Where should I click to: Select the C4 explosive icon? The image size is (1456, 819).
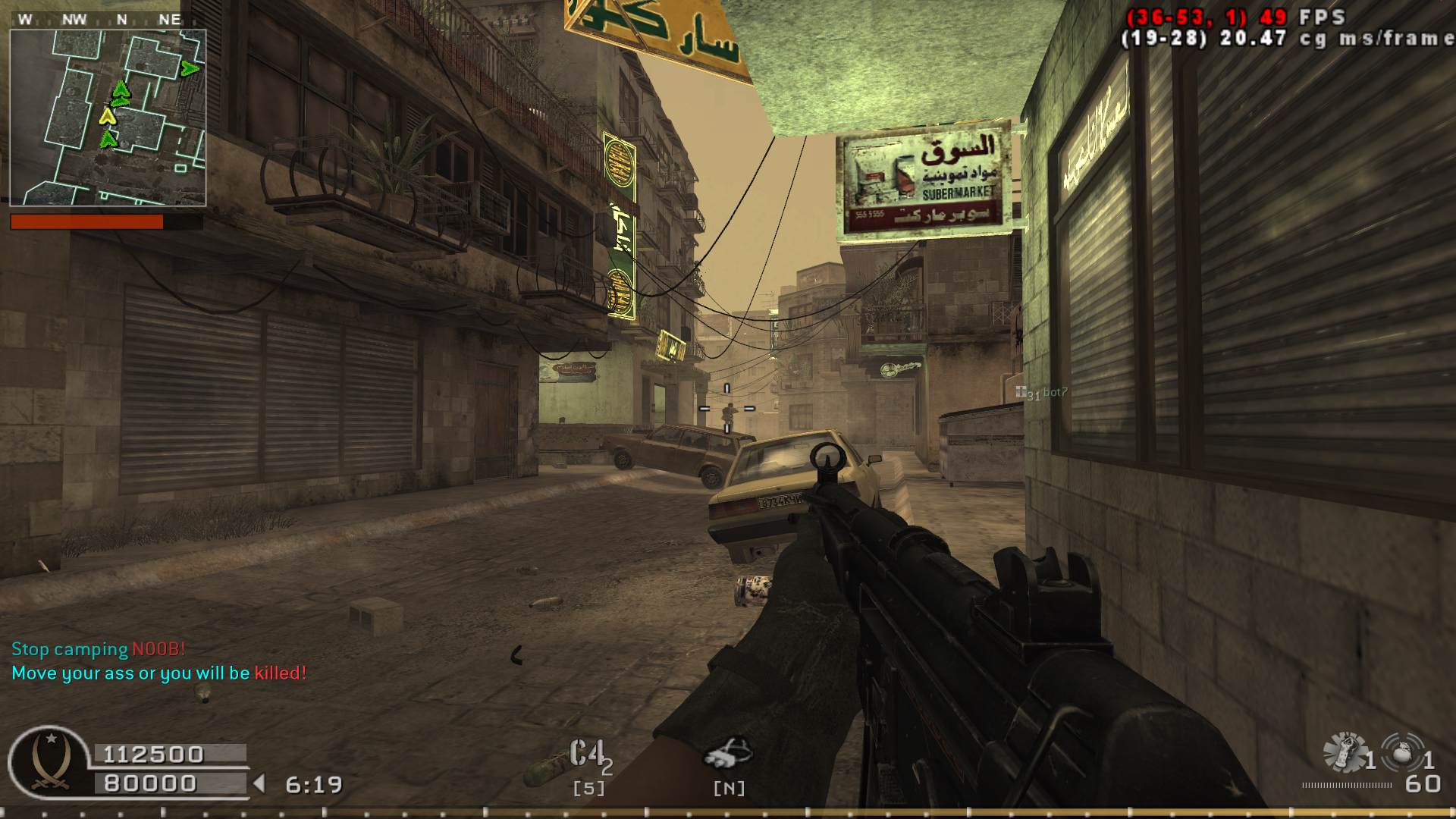(x=587, y=755)
